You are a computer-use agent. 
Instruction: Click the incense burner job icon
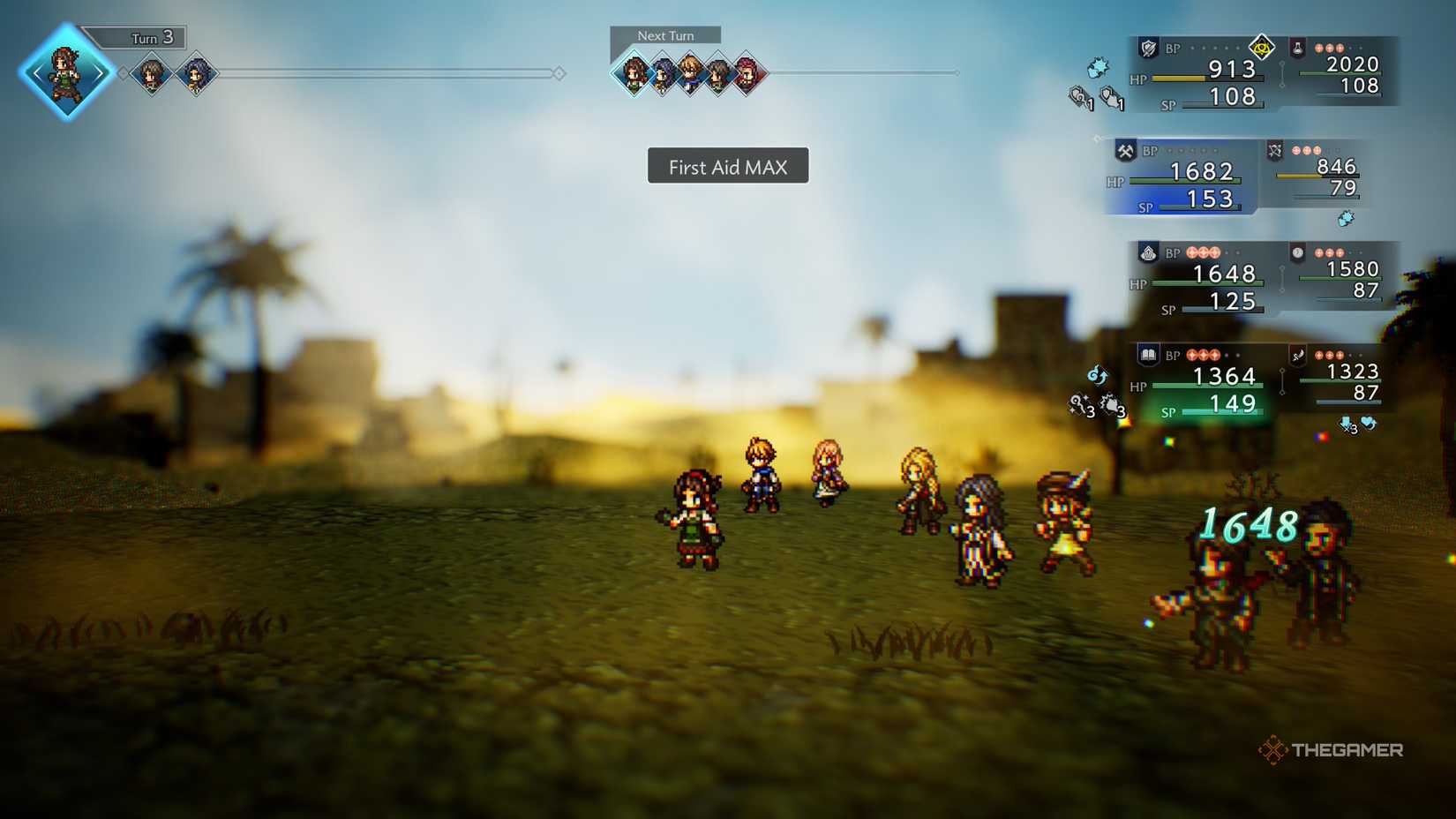(1146, 253)
